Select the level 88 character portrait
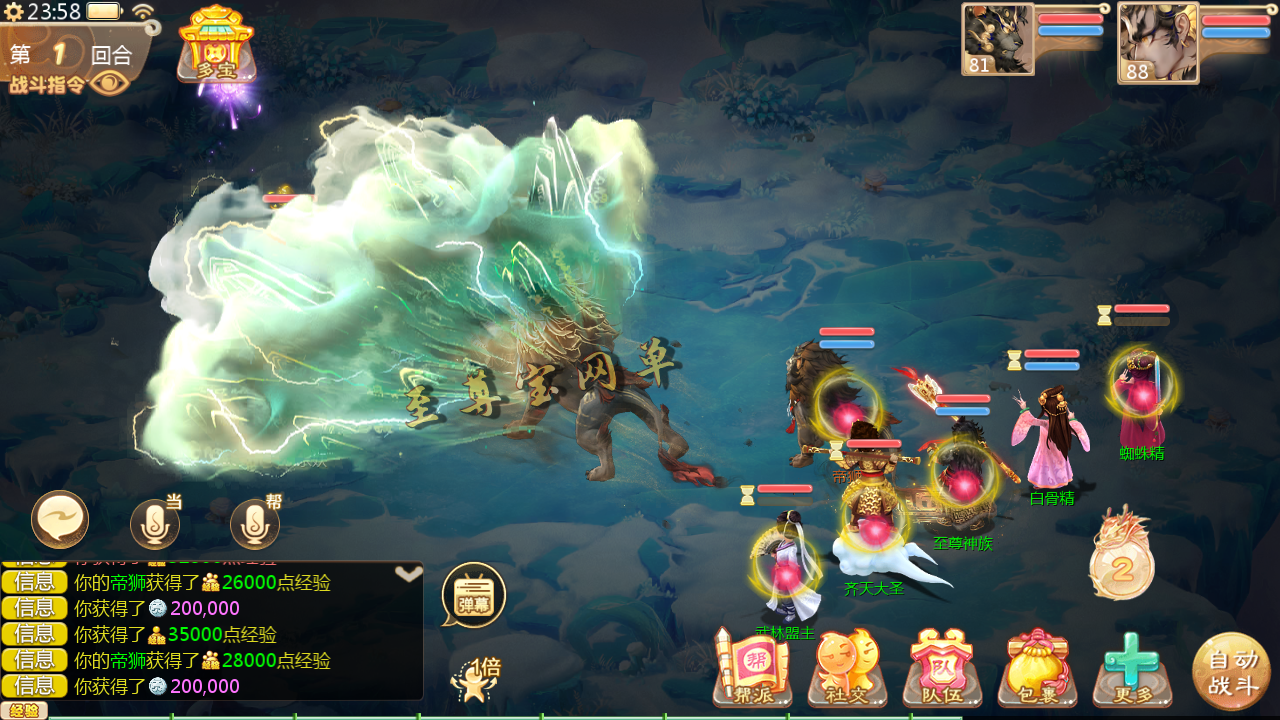This screenshot has width=1280, height=720. click(1157, 42)
